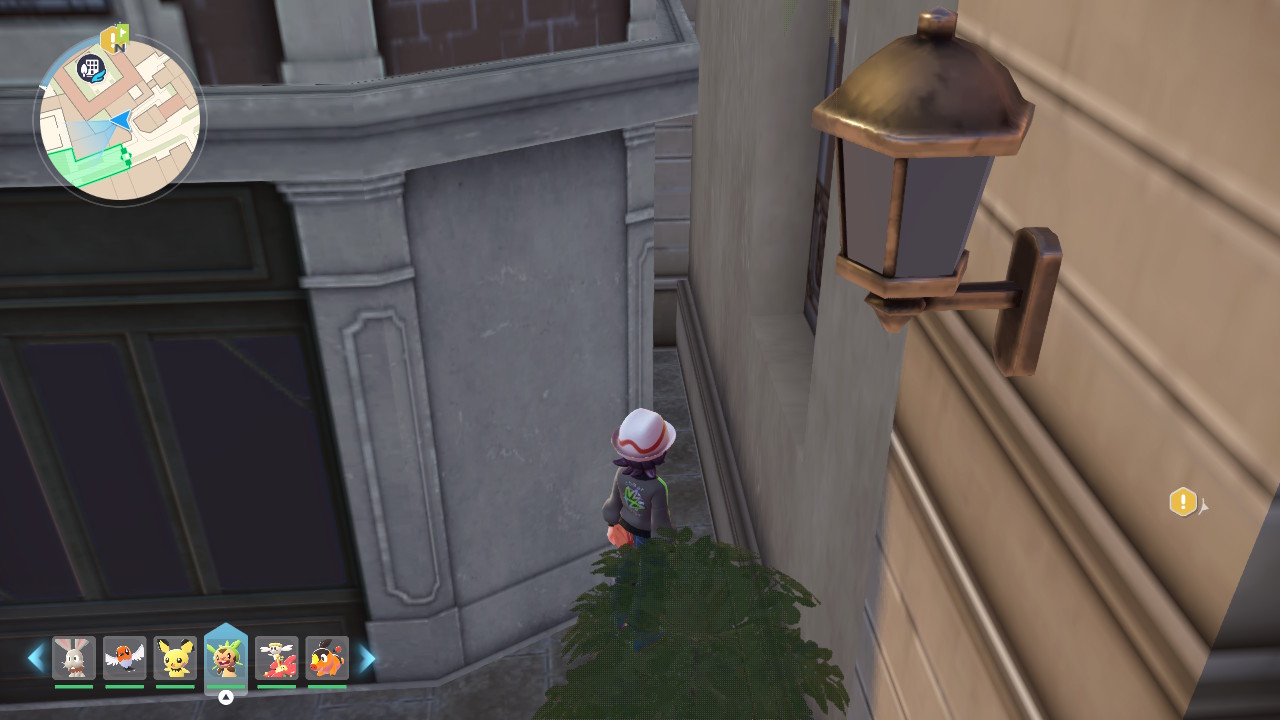Select Bunnelby in the party bar
Screen dimensions: 1280x720
[74, 658]
